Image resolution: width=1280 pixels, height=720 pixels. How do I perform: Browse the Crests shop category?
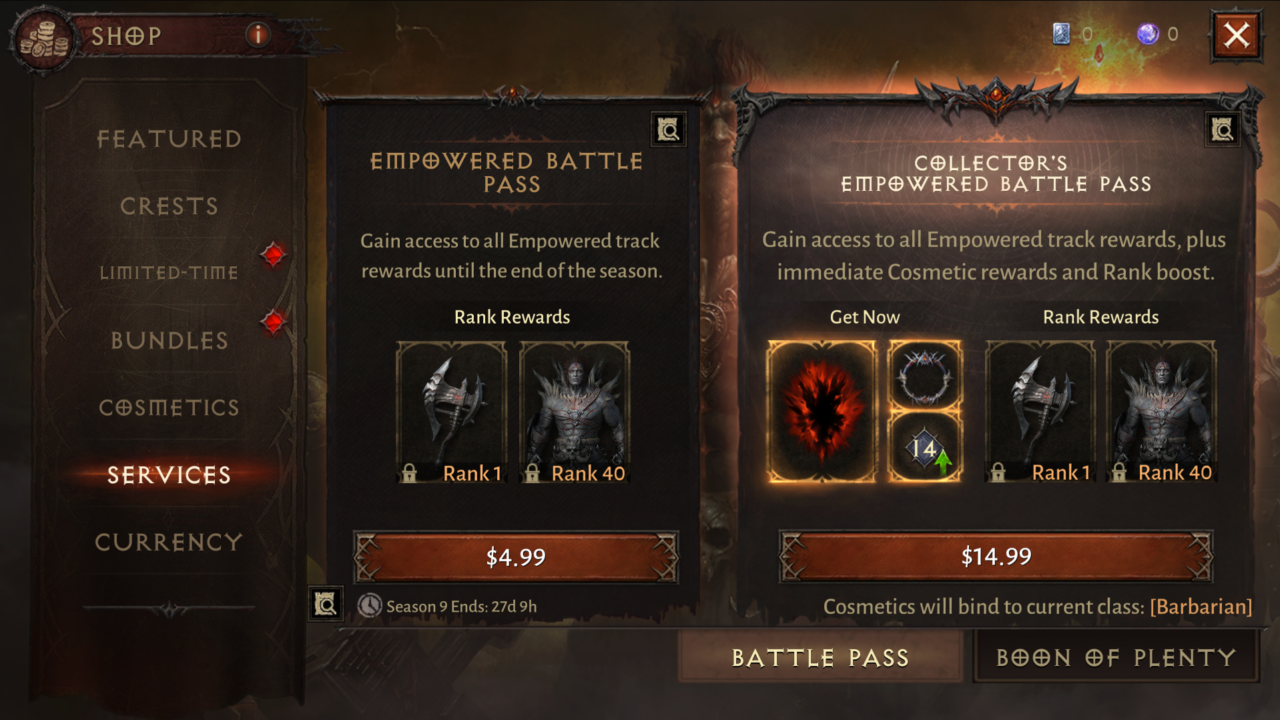(x=169, y=206)
